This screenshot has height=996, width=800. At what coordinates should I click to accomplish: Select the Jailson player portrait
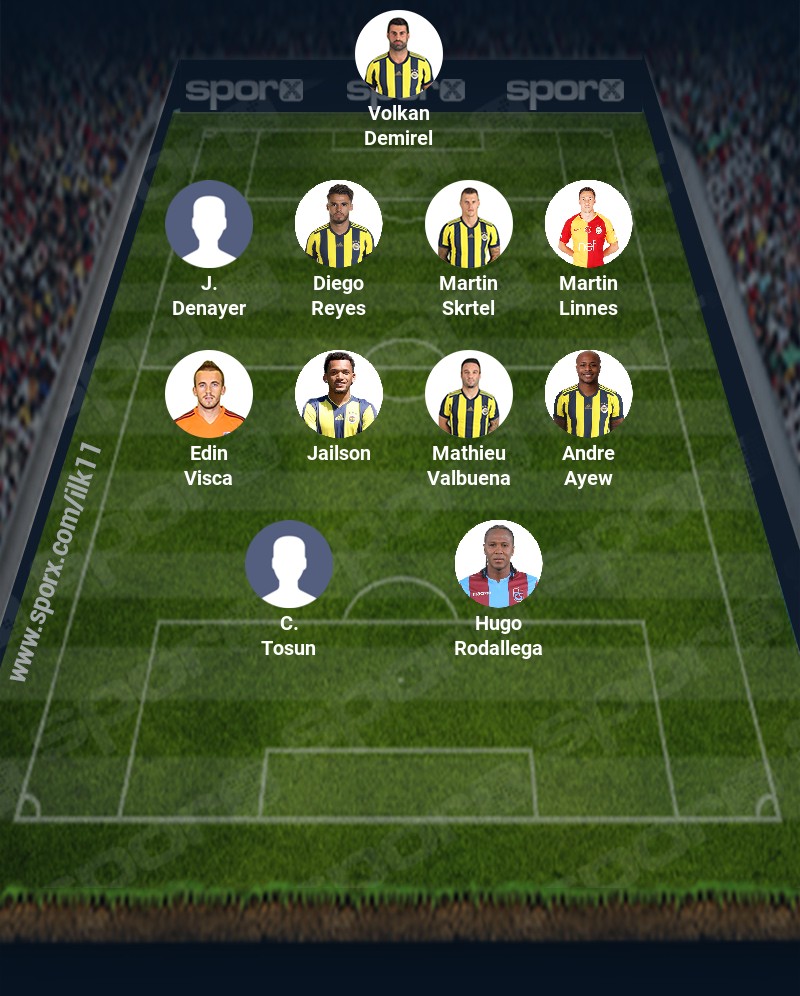coord(339,394)
